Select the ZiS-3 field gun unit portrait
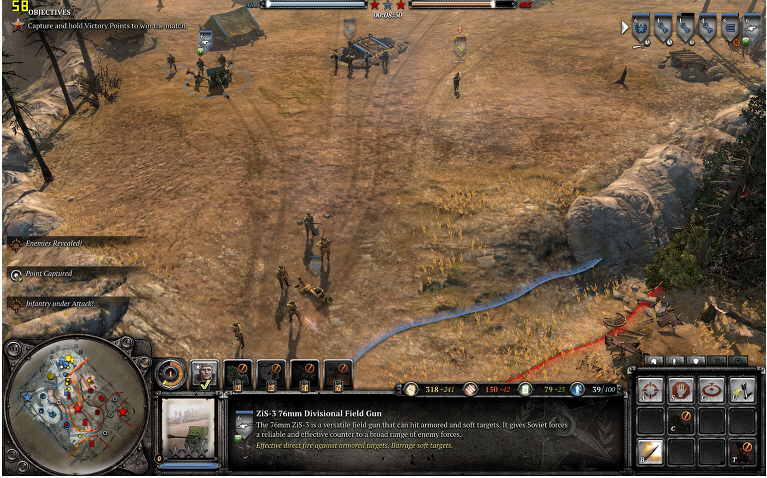767x478 pixels. click(x=189, y=429)
